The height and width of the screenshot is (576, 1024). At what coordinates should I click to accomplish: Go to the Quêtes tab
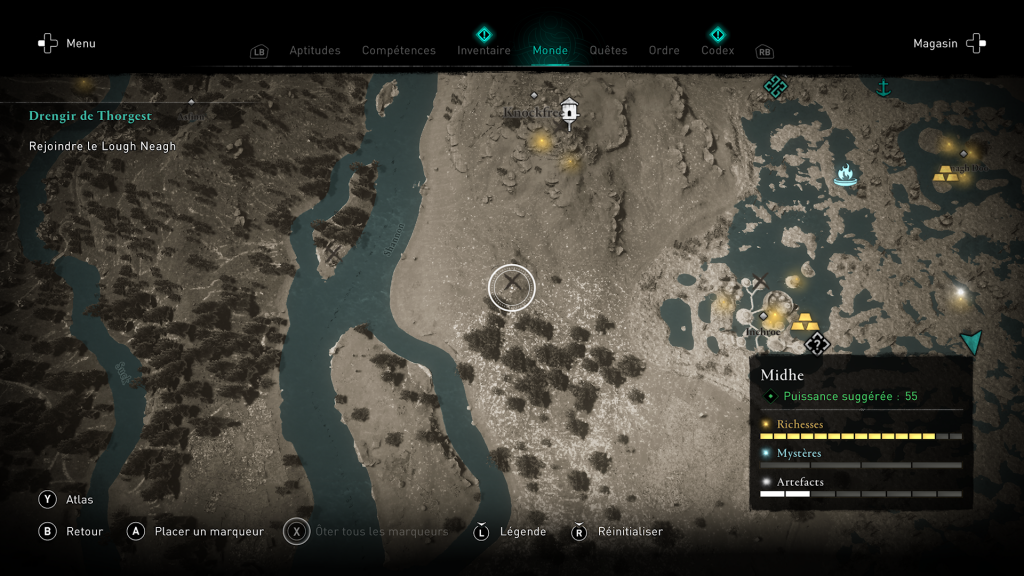[x=608, y=51]
